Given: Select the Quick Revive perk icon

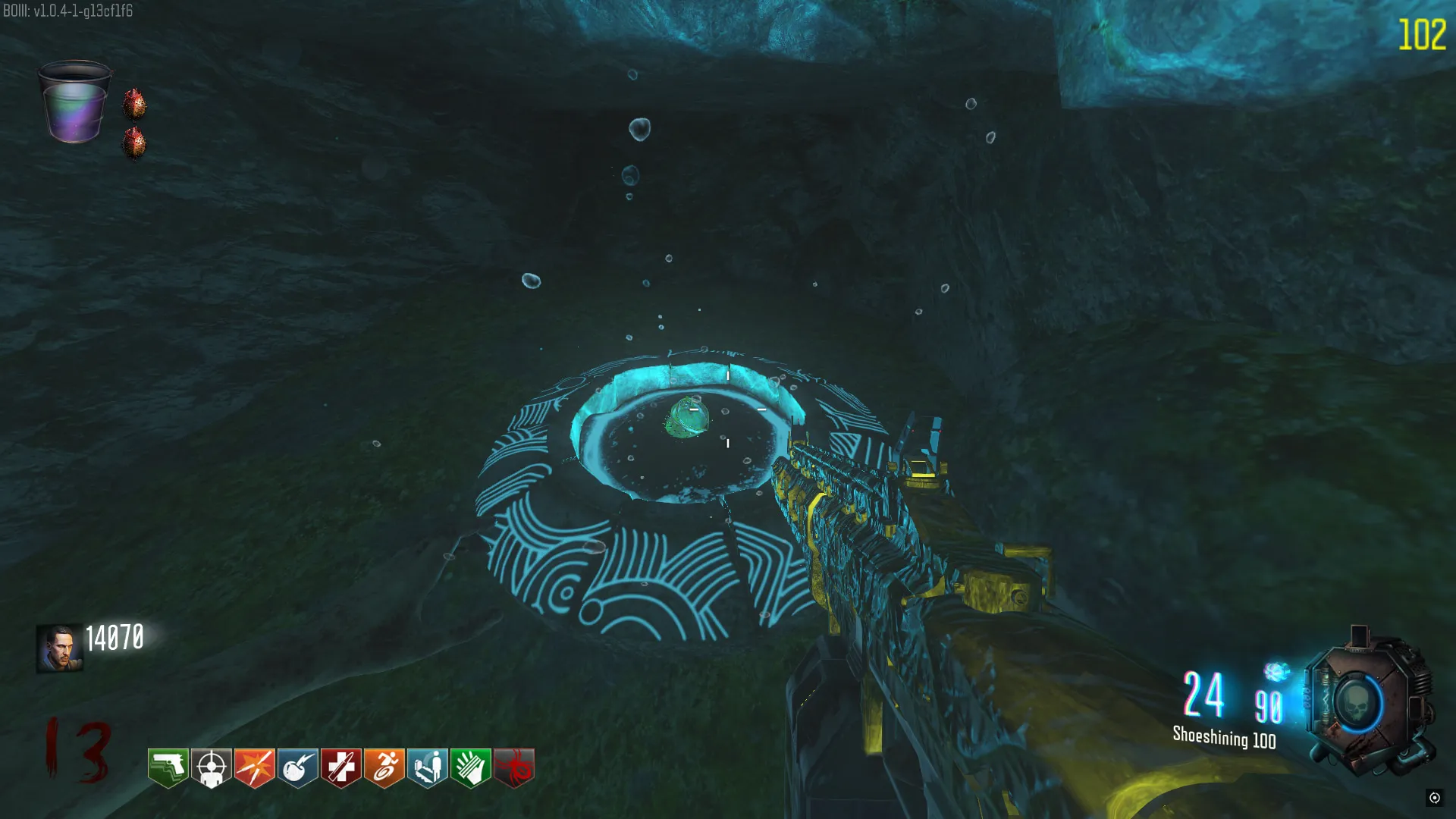Looking at the screenshot, I should [427, 767].
